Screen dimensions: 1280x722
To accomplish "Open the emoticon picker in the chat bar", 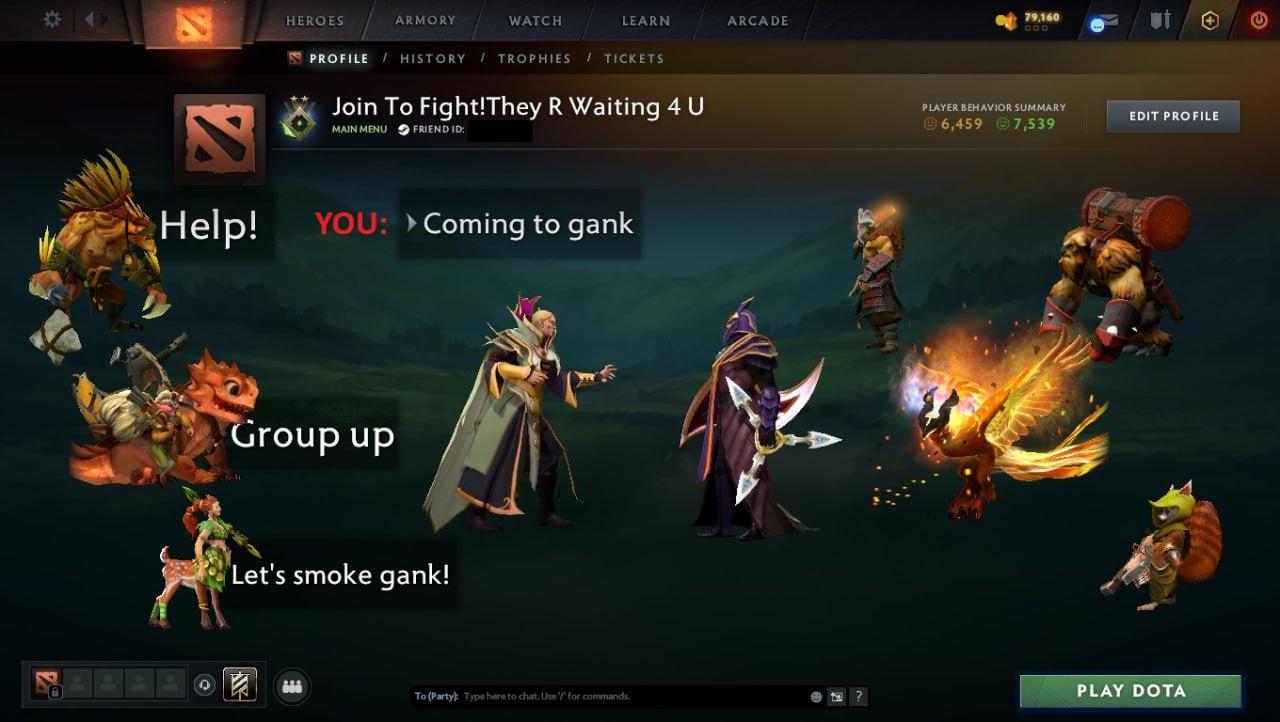I will [x=815, y=697].
